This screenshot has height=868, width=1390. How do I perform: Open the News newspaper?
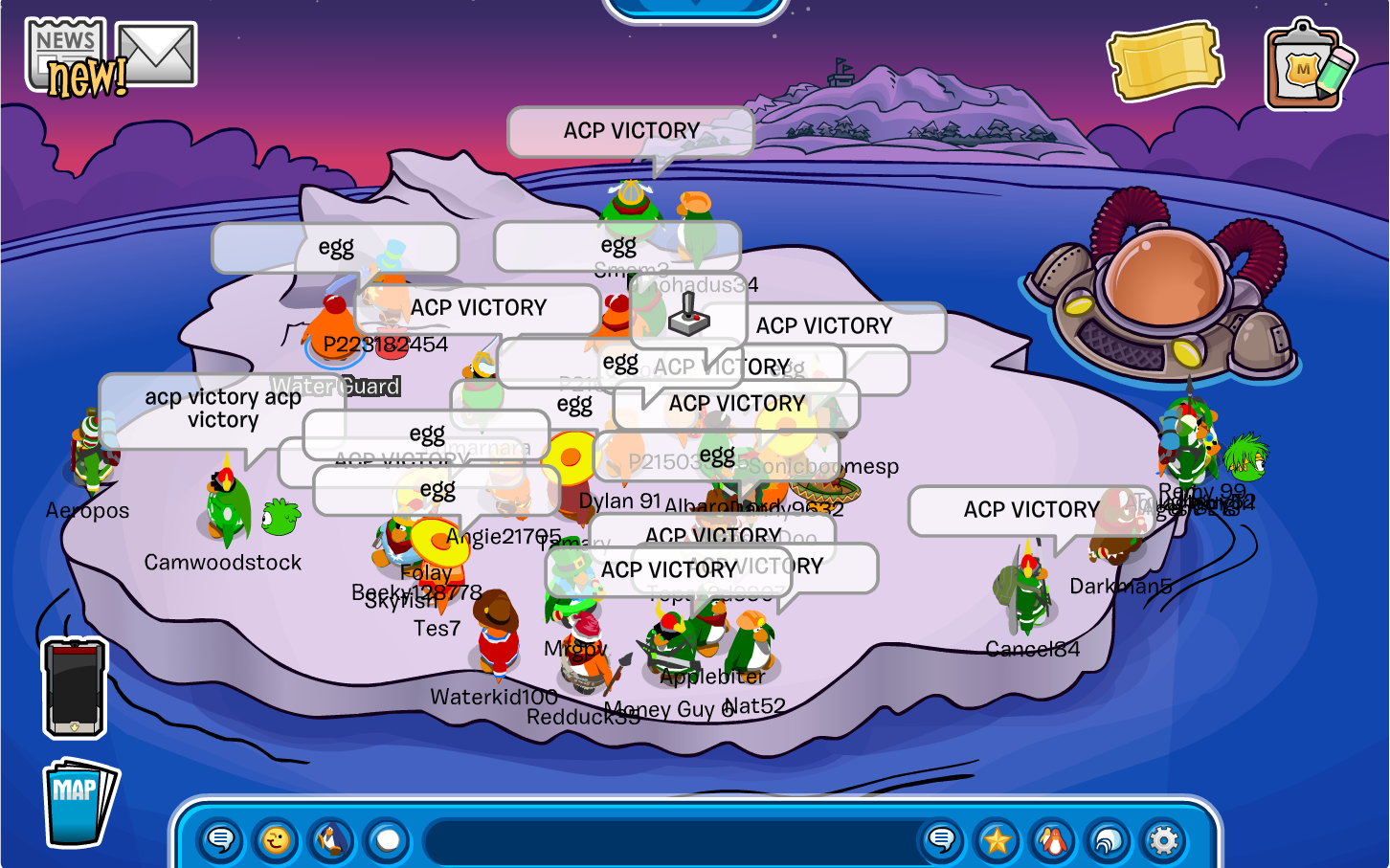67,56
